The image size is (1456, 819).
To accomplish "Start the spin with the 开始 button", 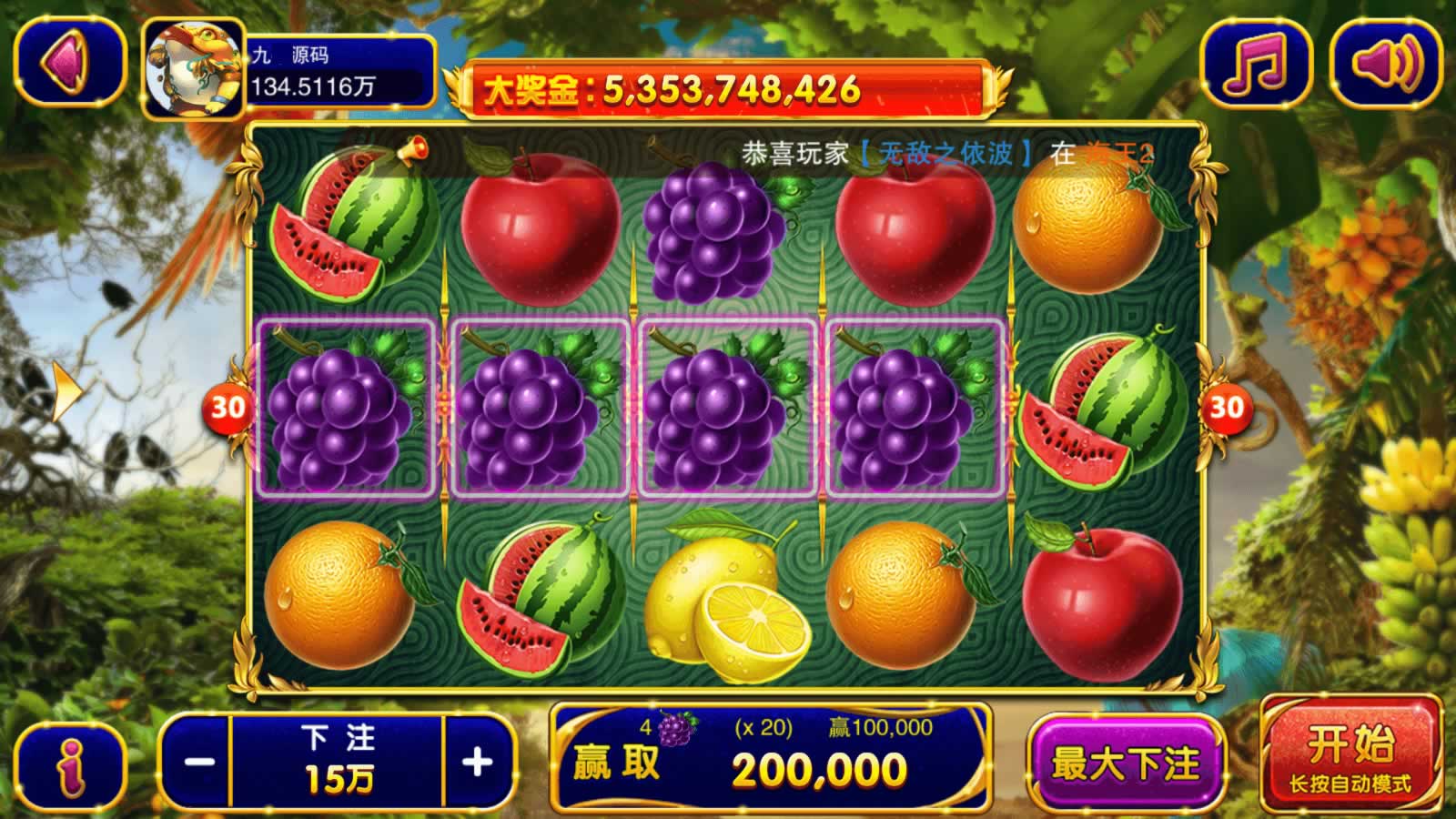I will point(1350,755).
